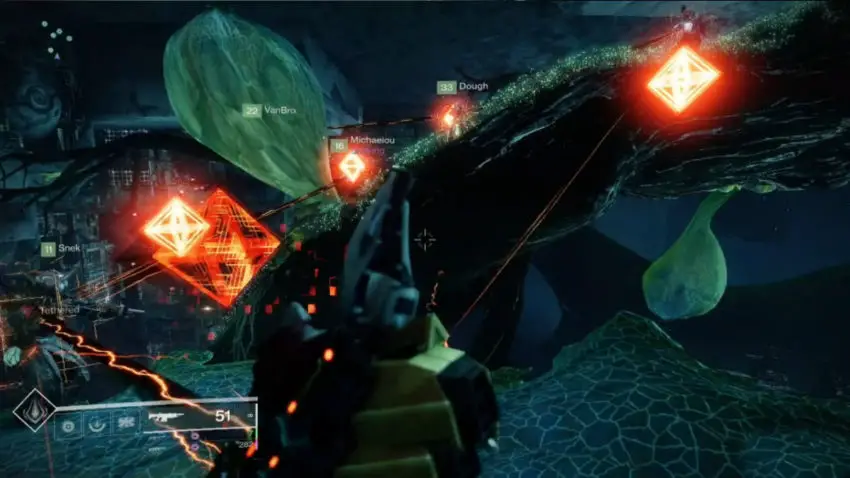Activate the butterfly-shaped ability icon
The width and height of the screenshot is (850, 478).
(125, 423)
